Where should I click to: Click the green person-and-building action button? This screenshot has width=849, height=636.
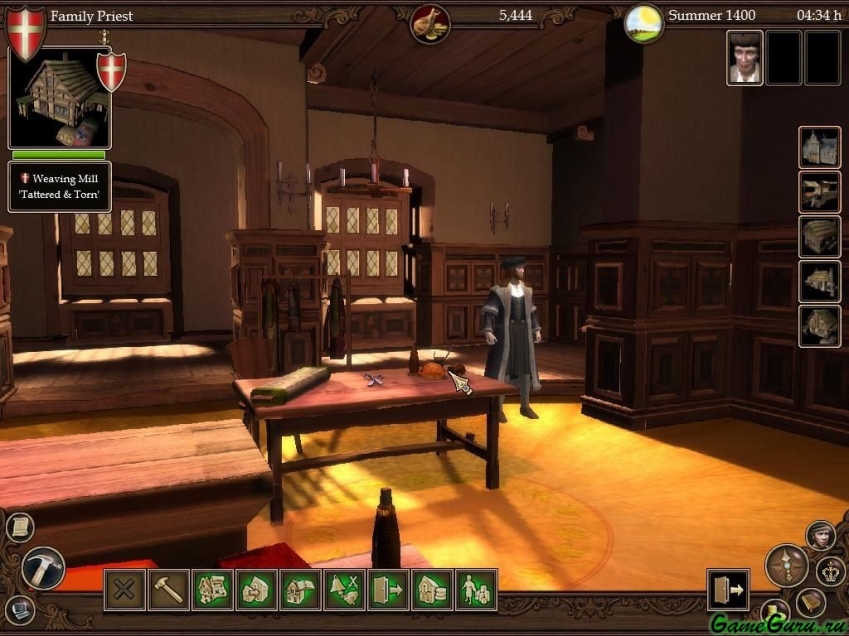(476, 589)
